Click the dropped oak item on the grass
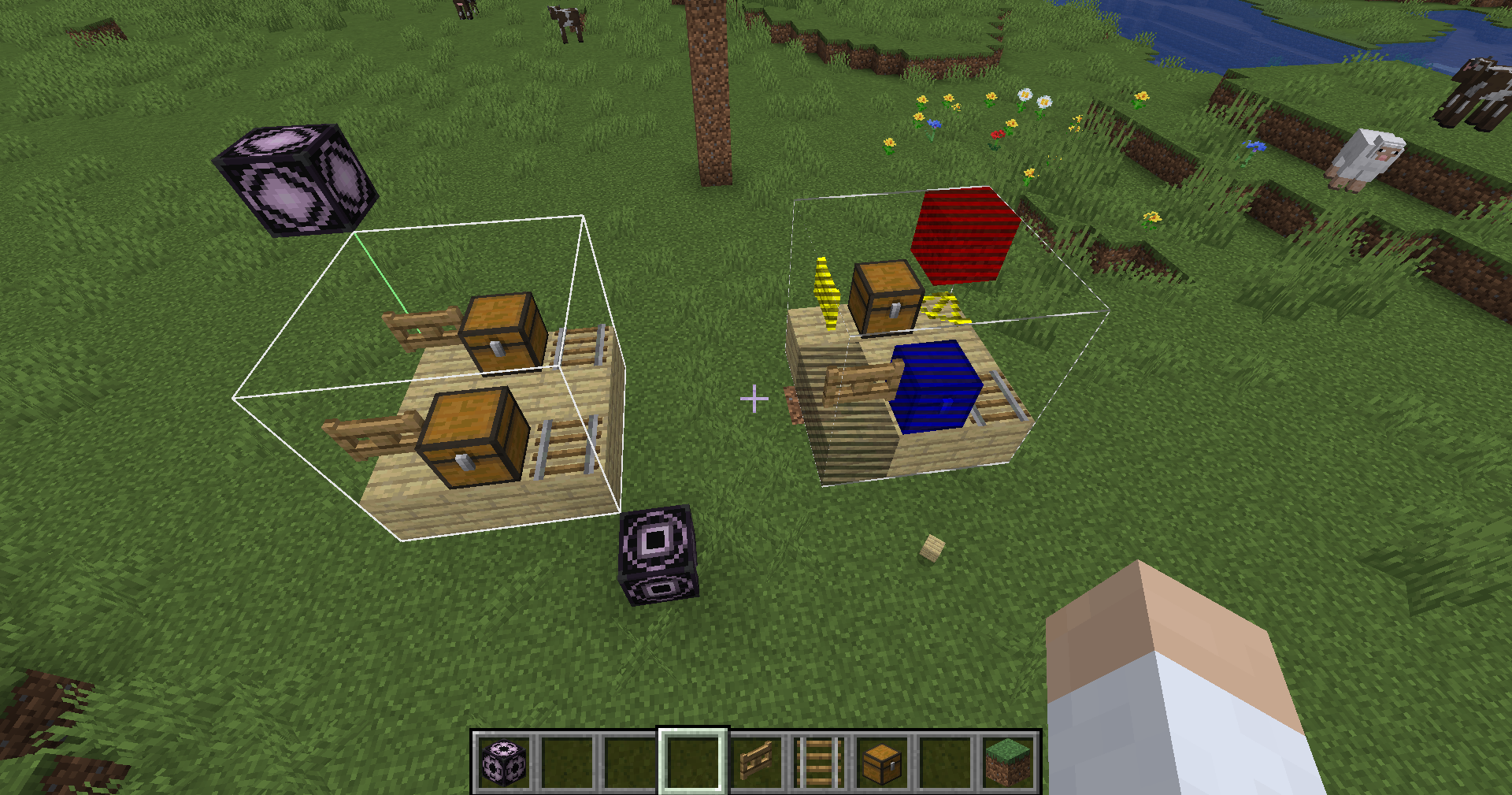 (x=934, y=549)
